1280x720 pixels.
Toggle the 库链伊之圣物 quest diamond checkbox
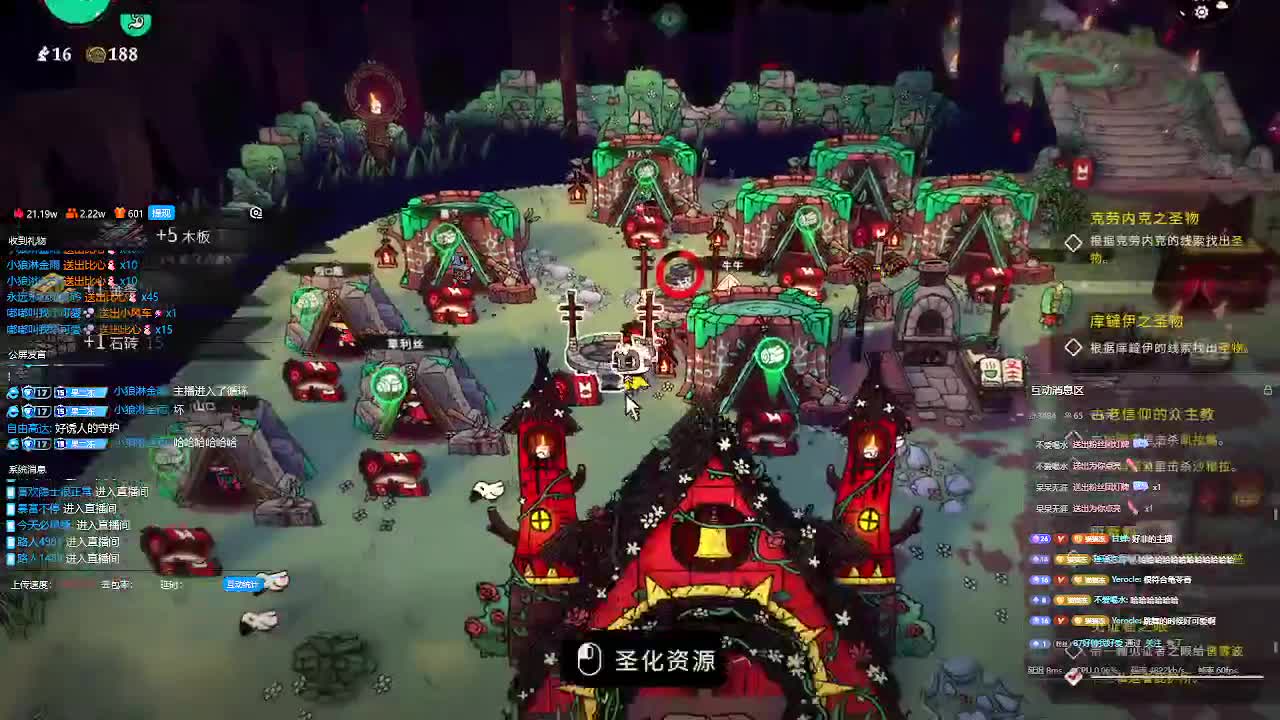pyautogui.click(x=1074, y=346)
